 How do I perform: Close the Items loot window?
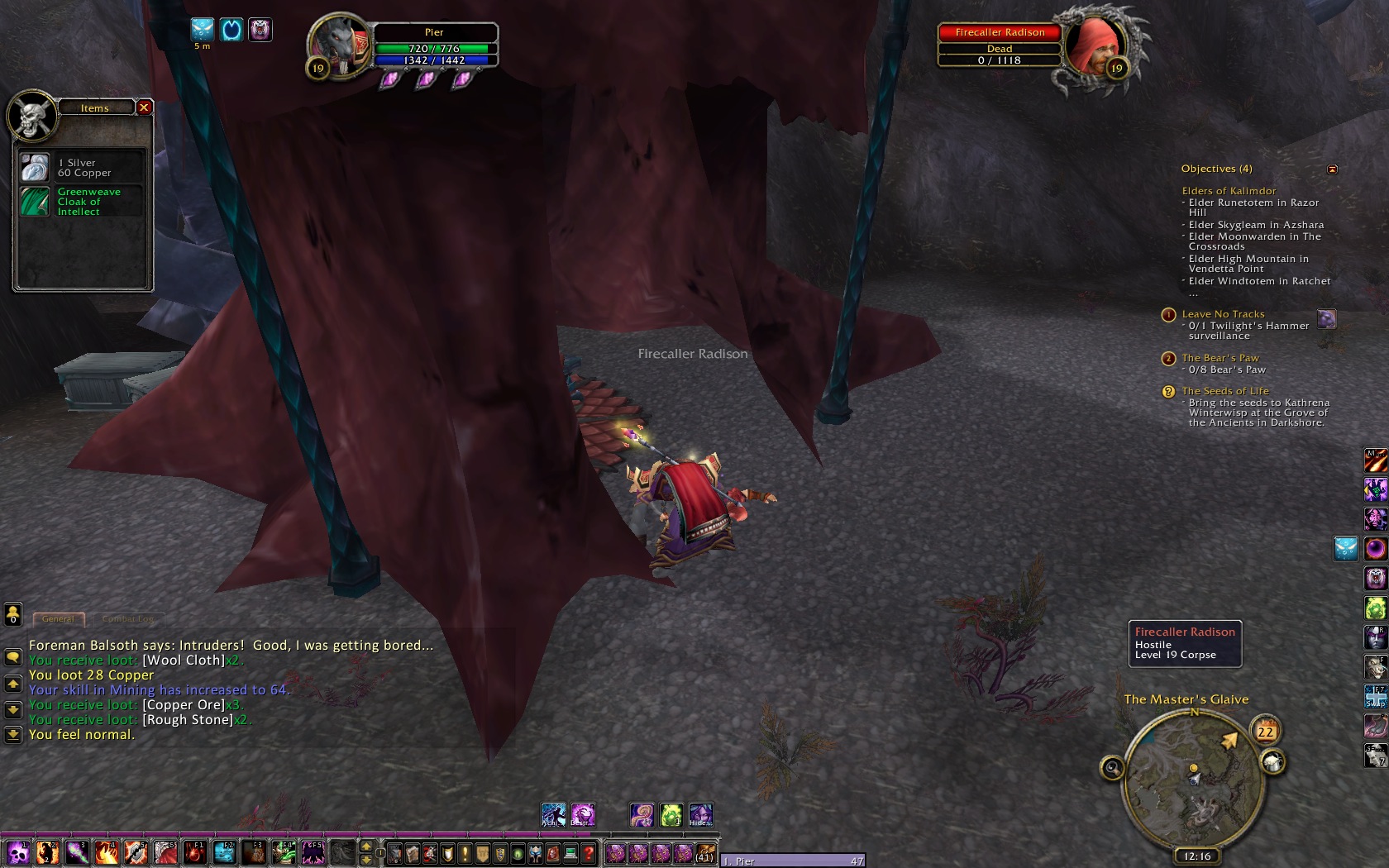click(144, 107)
